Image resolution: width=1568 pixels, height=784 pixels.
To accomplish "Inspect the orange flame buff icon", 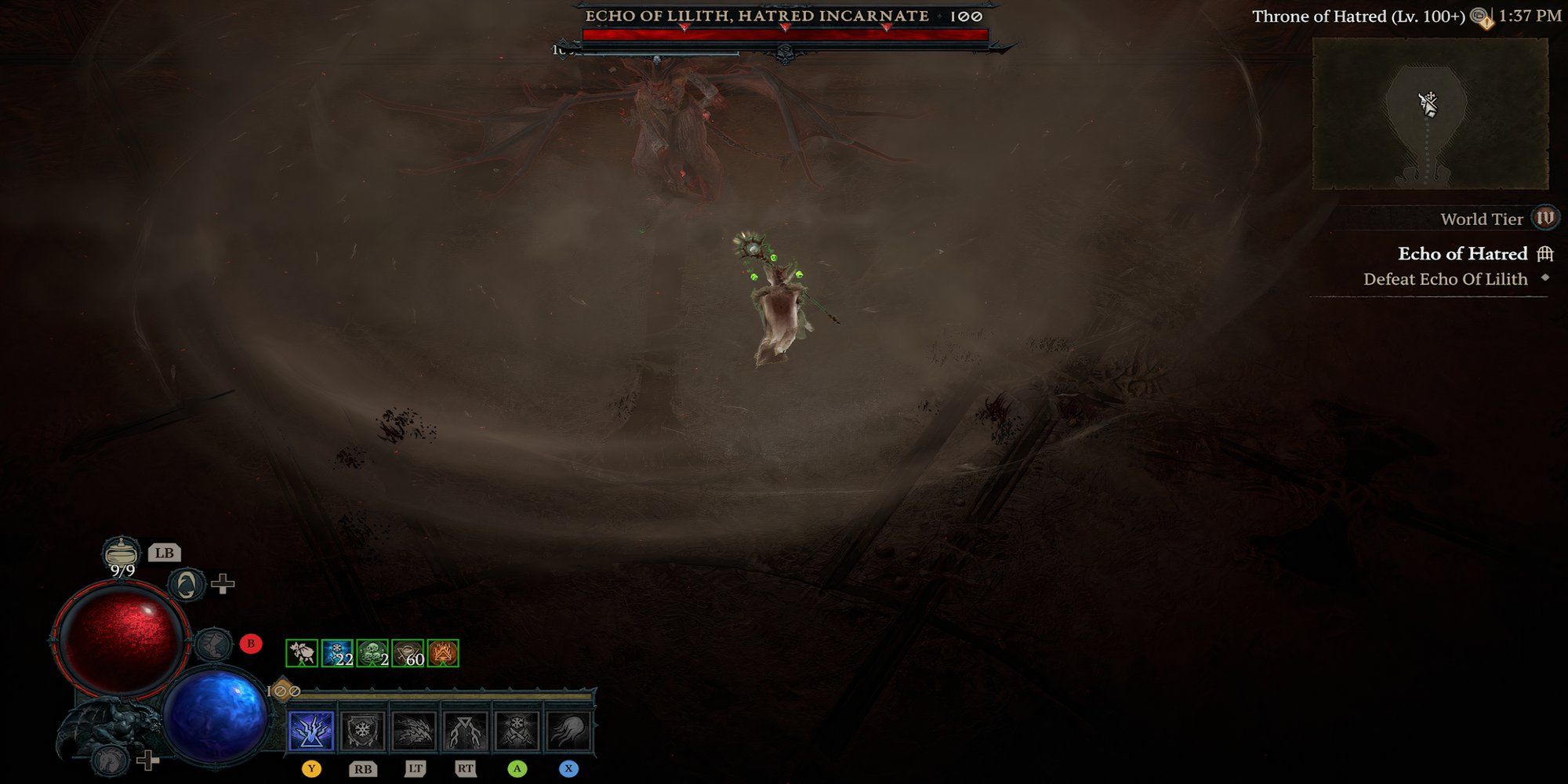I will pos(443,653).
